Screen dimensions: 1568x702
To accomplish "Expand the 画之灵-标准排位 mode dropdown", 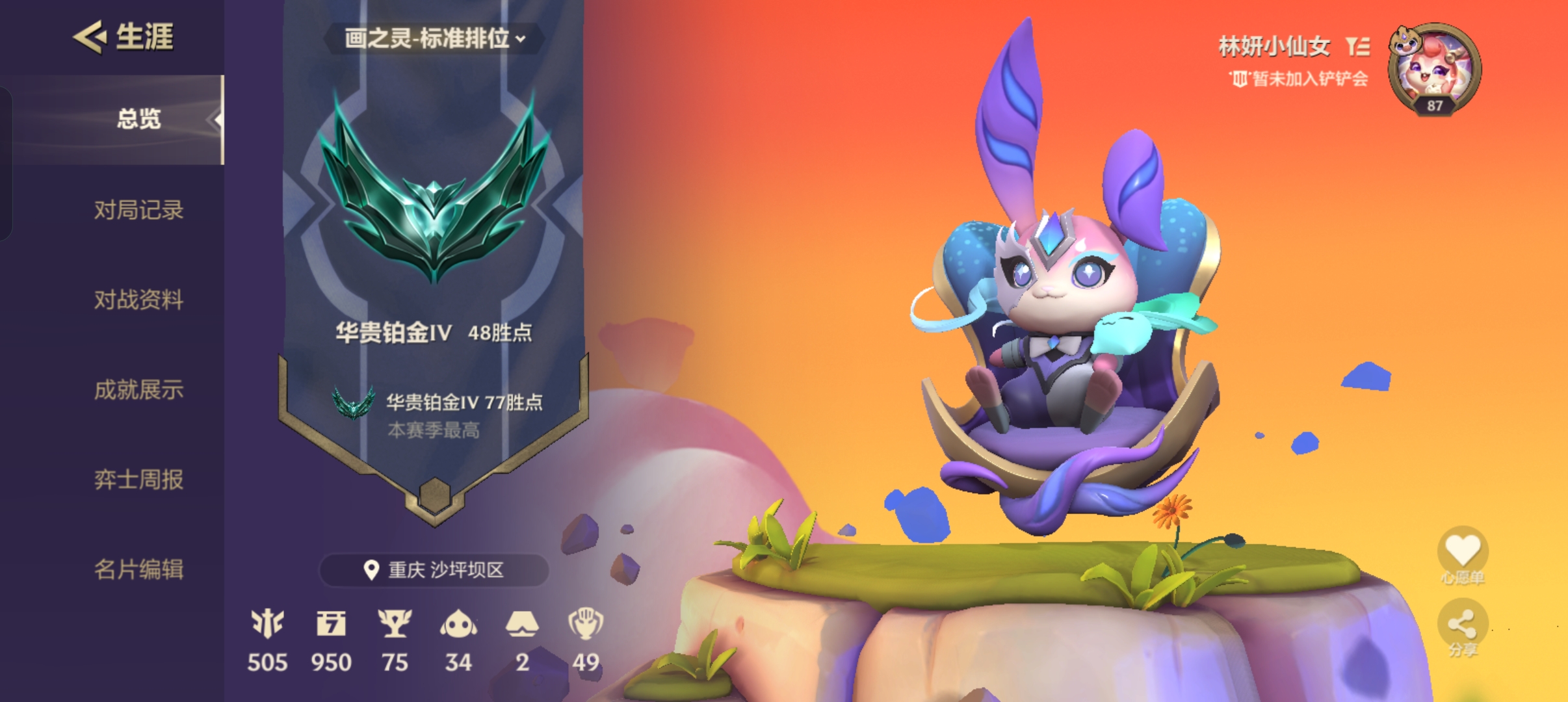I will tap(434, 39).
